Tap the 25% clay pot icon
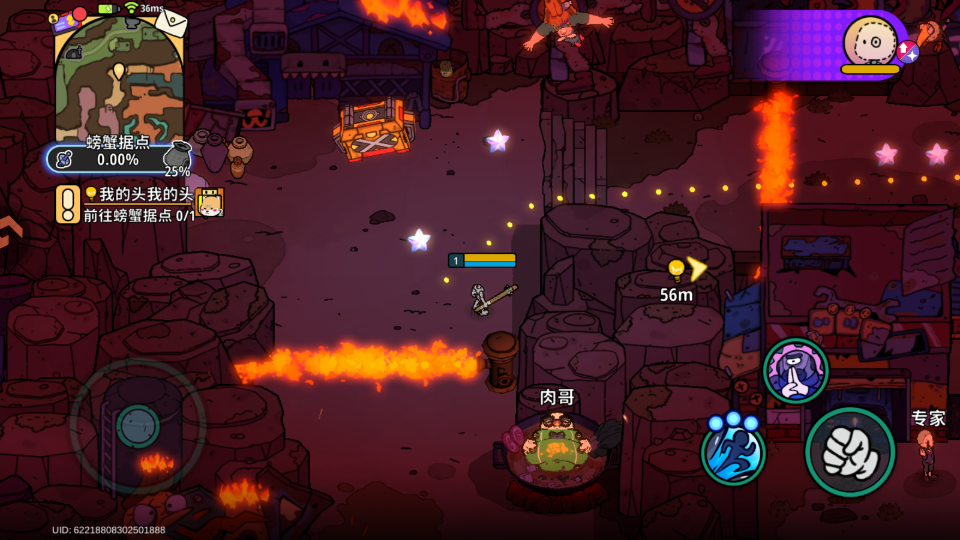The height and width of the screenshot is (540, 960). [177, 158]
